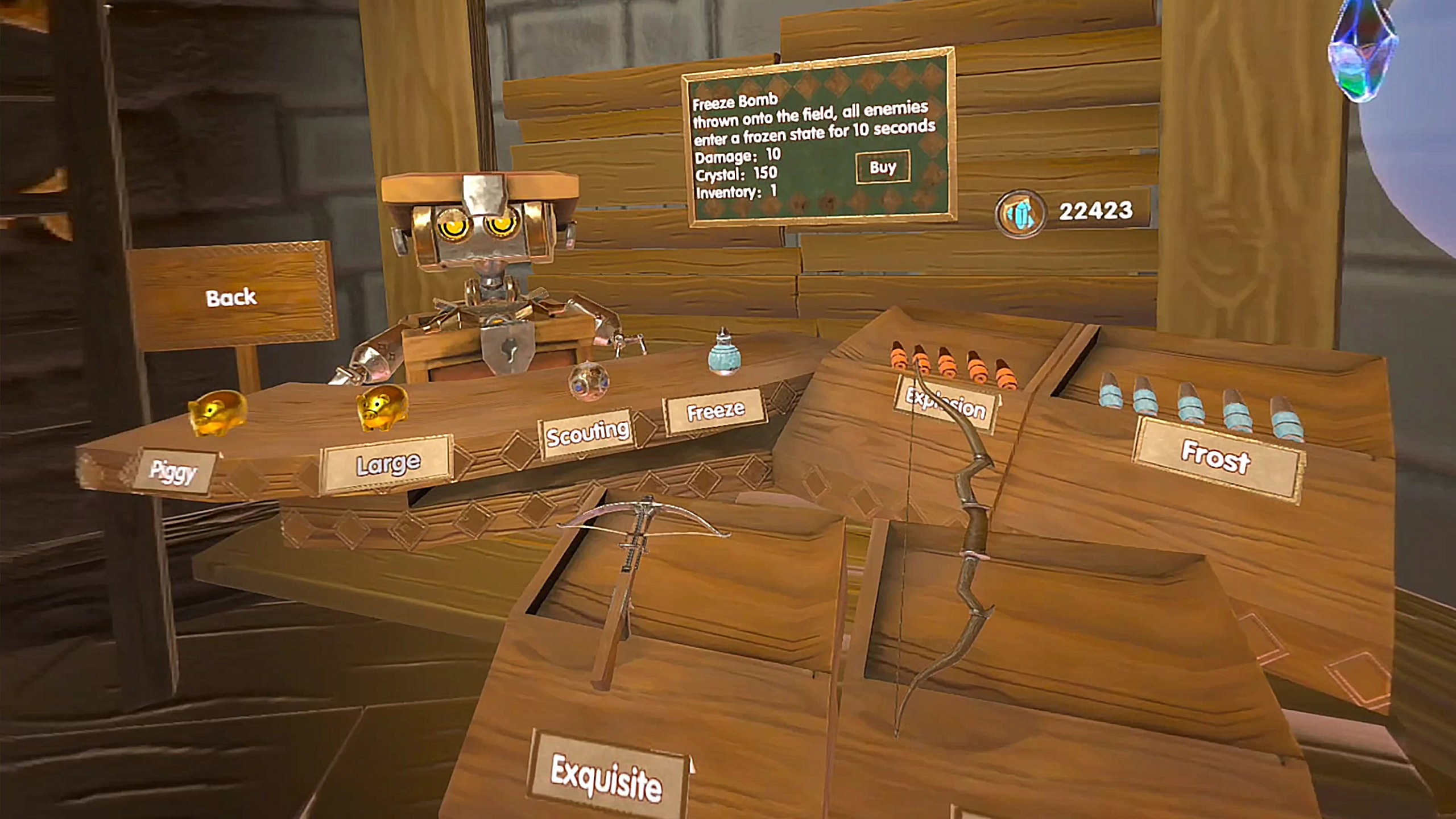Select the Exquisite crossbow label

point(606,777)
